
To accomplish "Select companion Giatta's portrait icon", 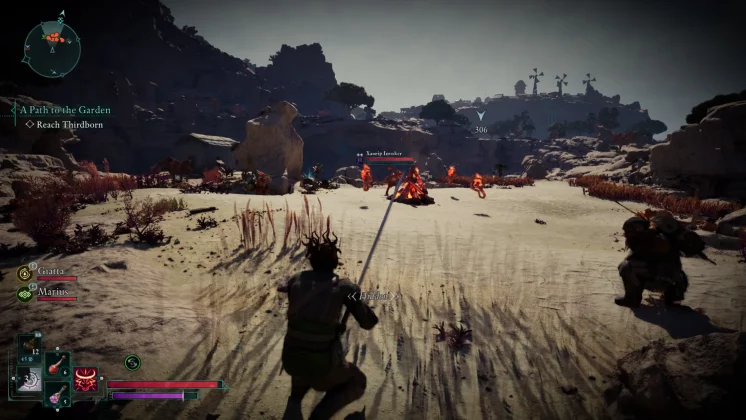I will [24, 273].
